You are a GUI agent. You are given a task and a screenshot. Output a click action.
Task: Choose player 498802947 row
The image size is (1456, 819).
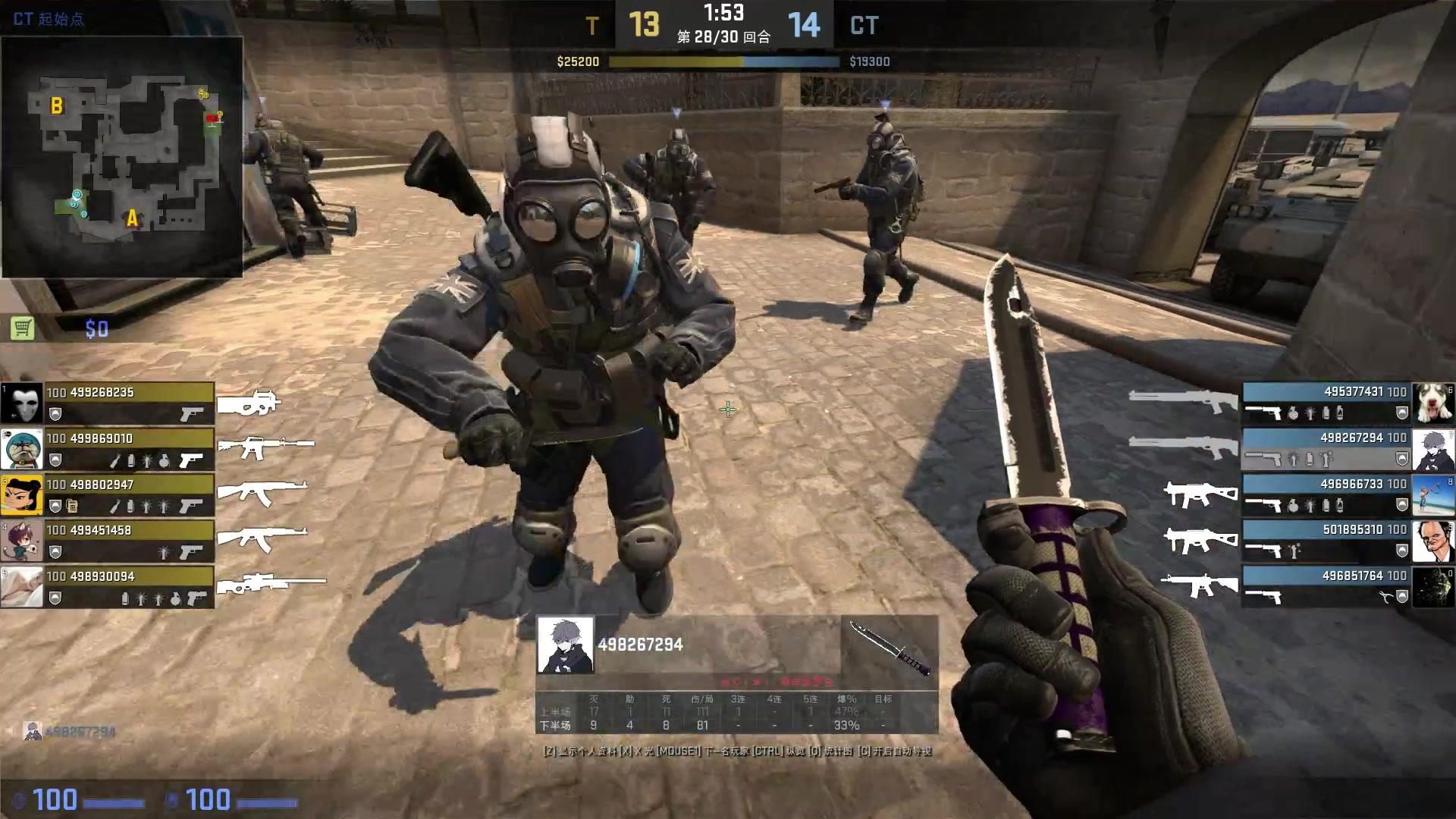[x=129, y=495]
